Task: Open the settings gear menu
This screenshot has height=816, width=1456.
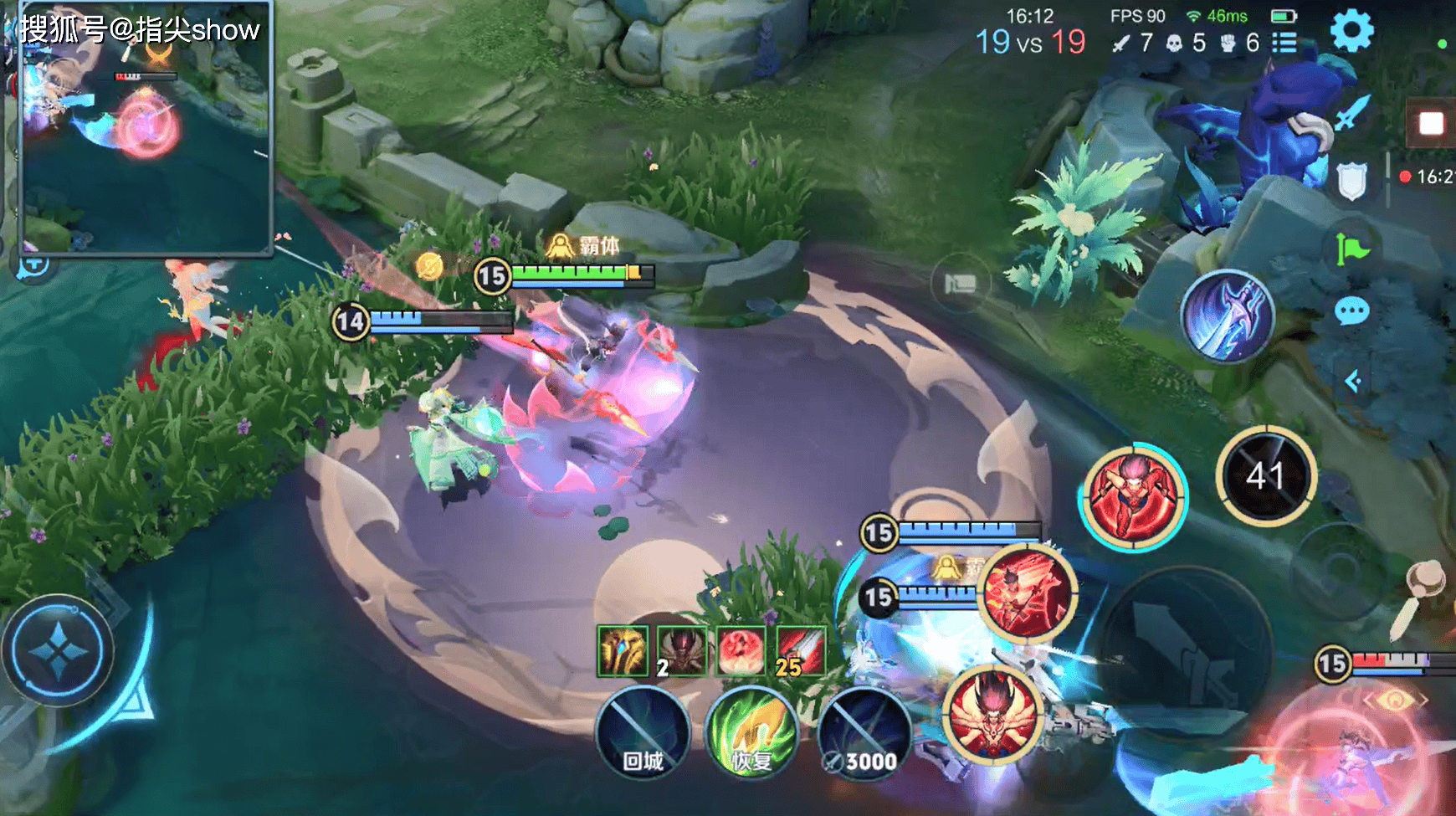Action: tap(1351, 32)
